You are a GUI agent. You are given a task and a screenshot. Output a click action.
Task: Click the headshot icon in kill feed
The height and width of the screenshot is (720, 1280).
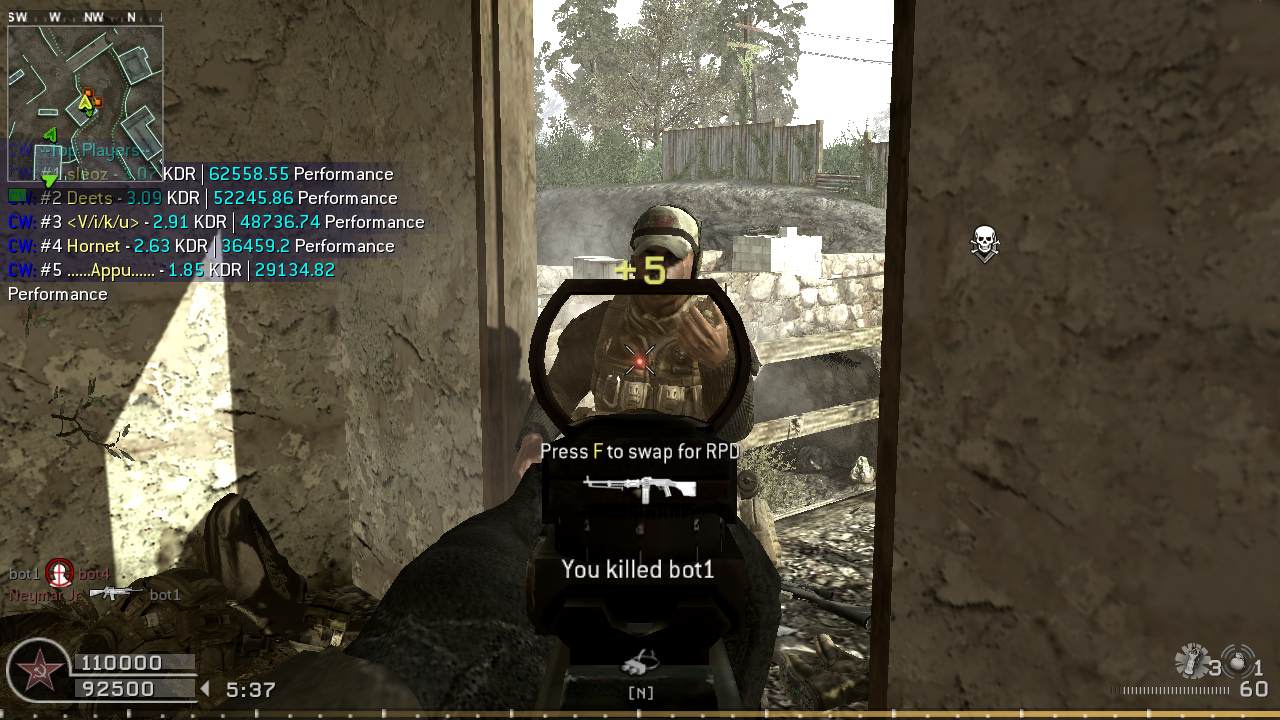(60, 573)
